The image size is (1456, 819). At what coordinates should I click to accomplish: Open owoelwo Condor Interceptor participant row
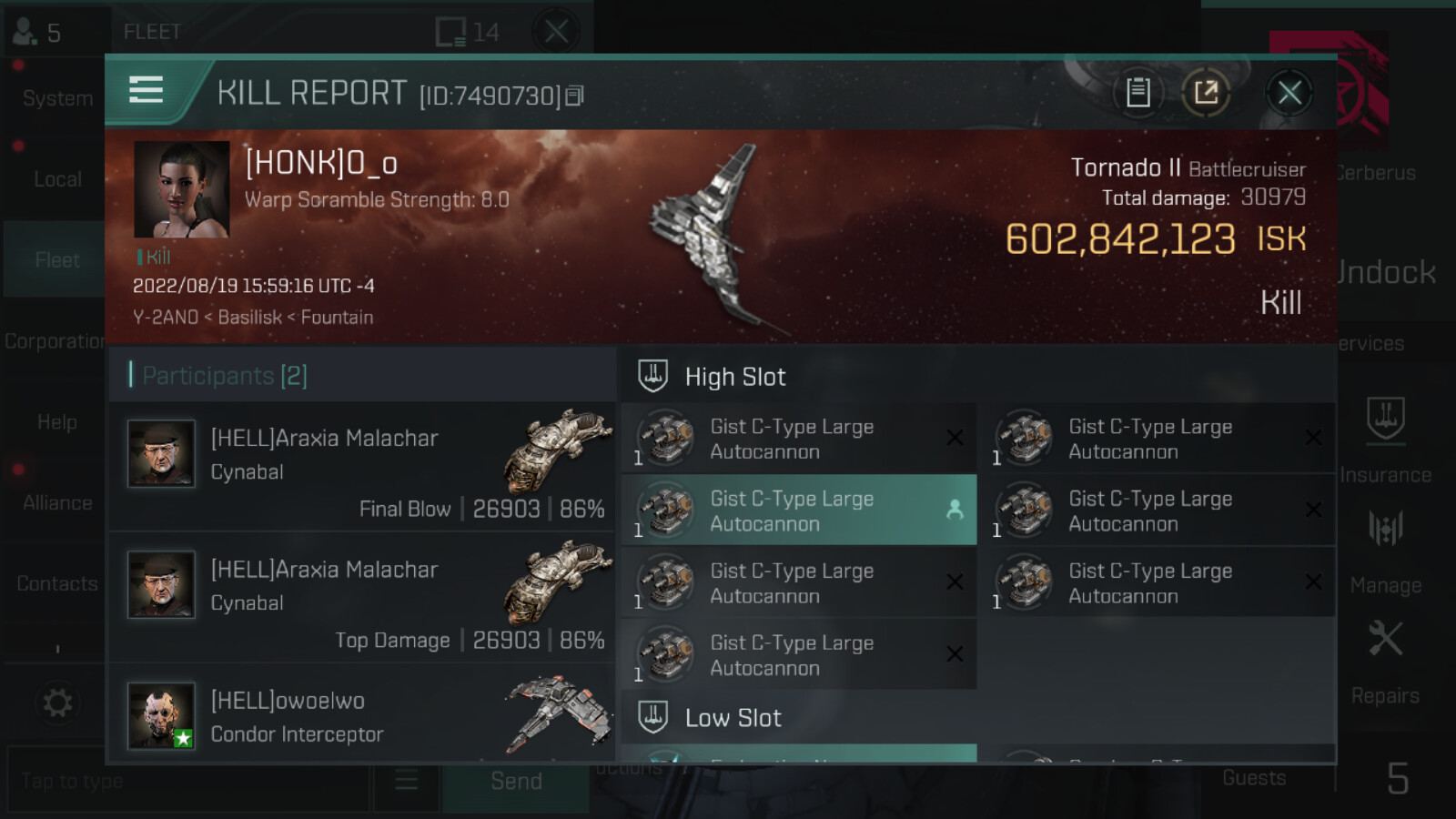(362, 718)
